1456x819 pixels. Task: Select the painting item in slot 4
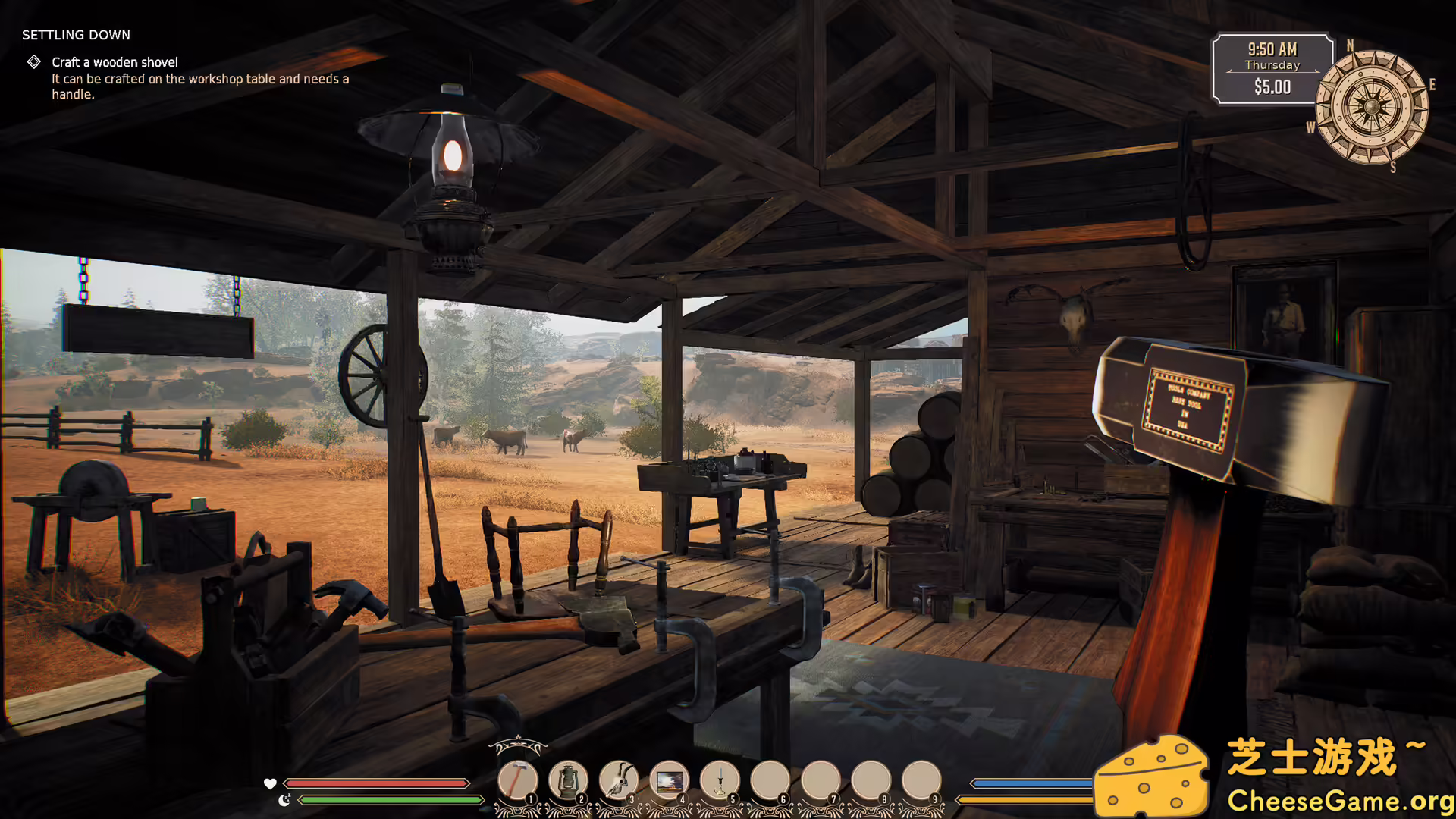pos(669,780)
